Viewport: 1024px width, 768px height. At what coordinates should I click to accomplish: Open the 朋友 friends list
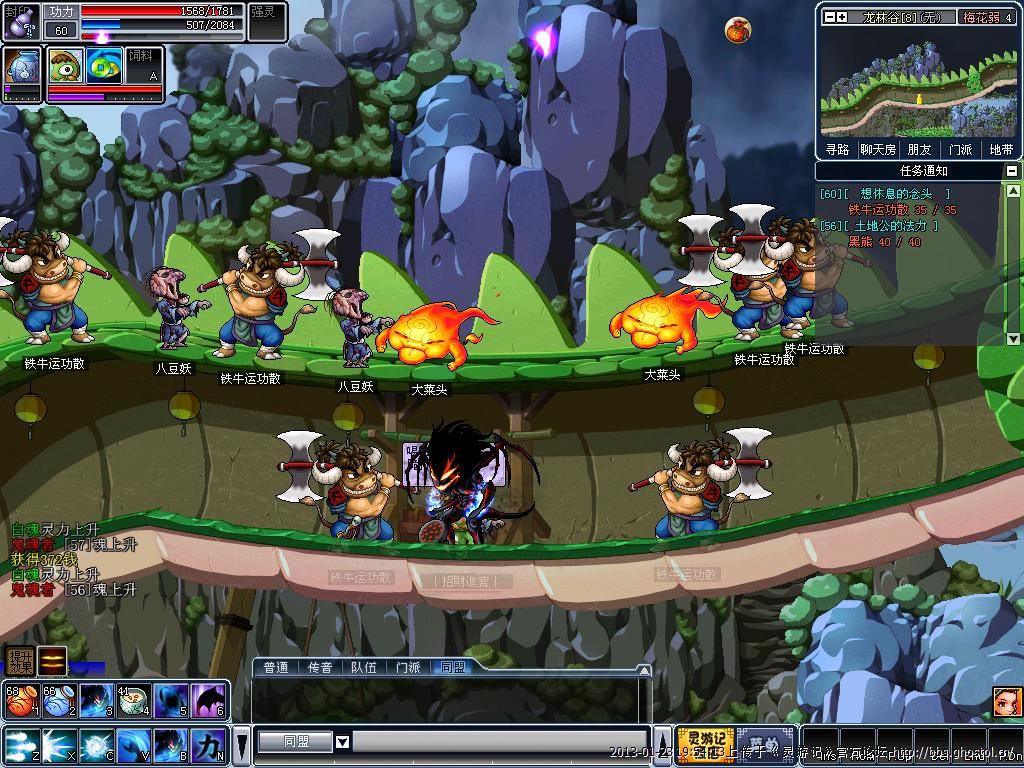point(920,149)
